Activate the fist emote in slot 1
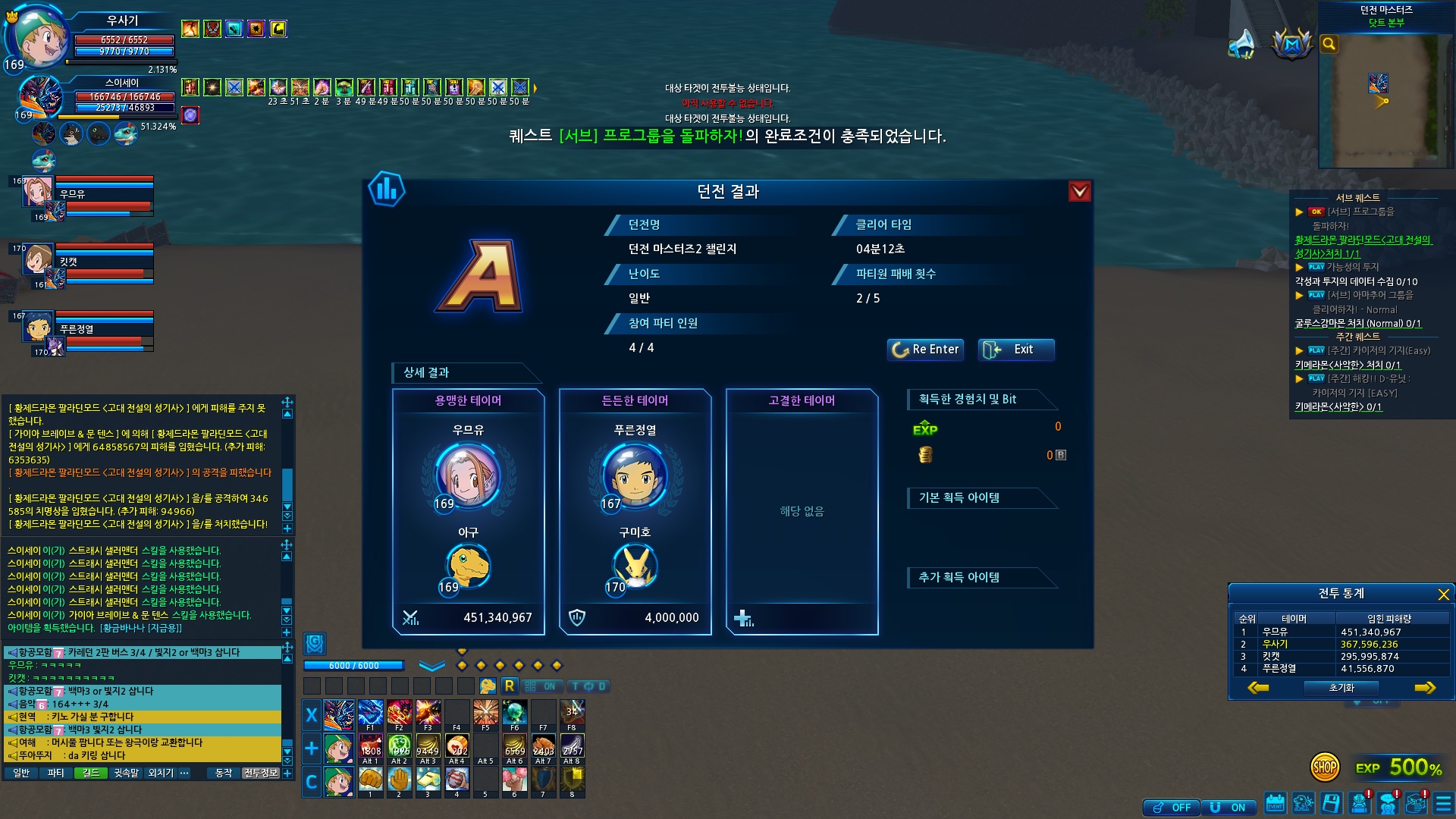Screen dimensions: 1456x819 pos(370,779)
